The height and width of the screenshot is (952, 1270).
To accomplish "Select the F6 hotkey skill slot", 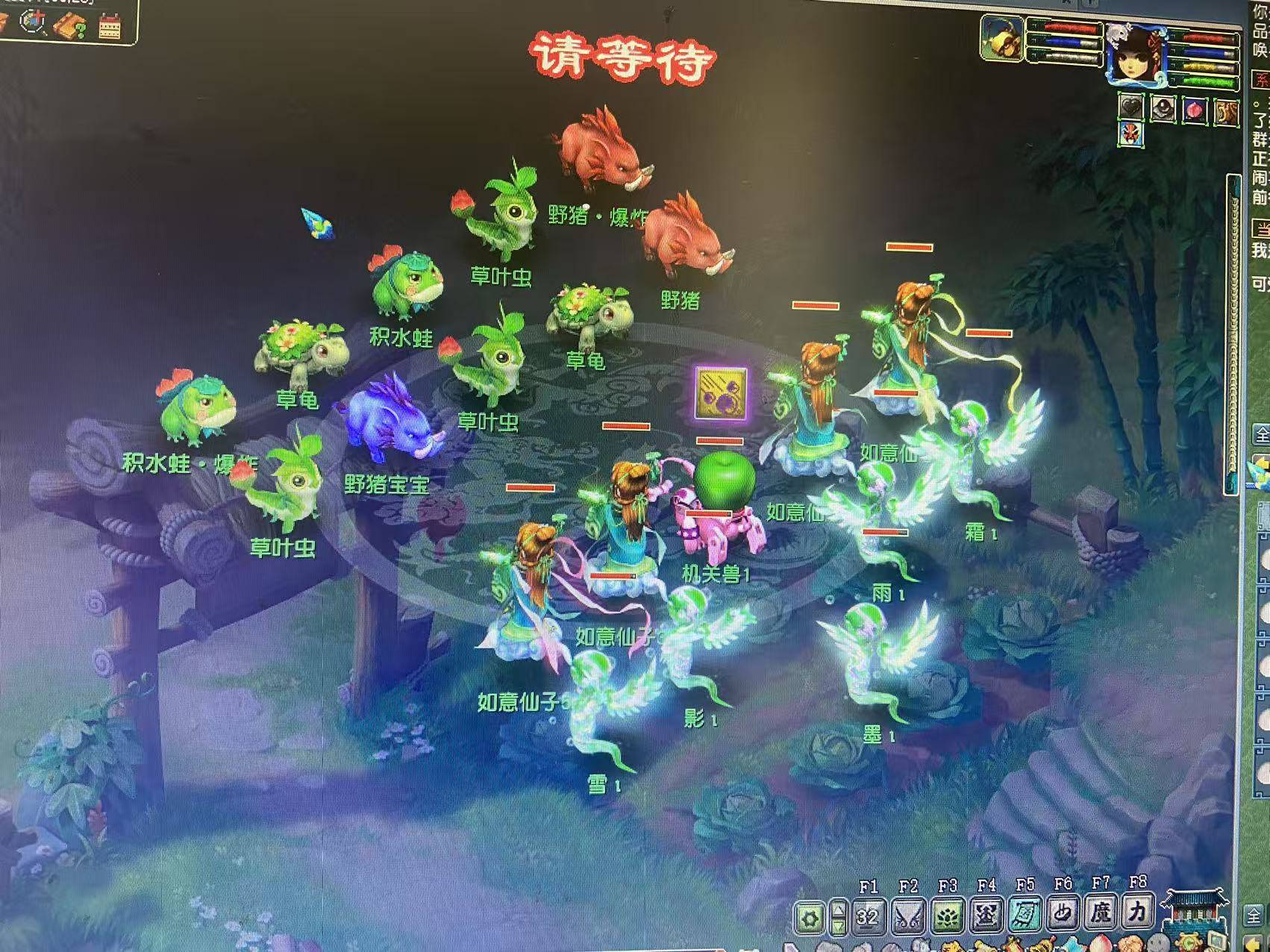I will coord(1063,913).
